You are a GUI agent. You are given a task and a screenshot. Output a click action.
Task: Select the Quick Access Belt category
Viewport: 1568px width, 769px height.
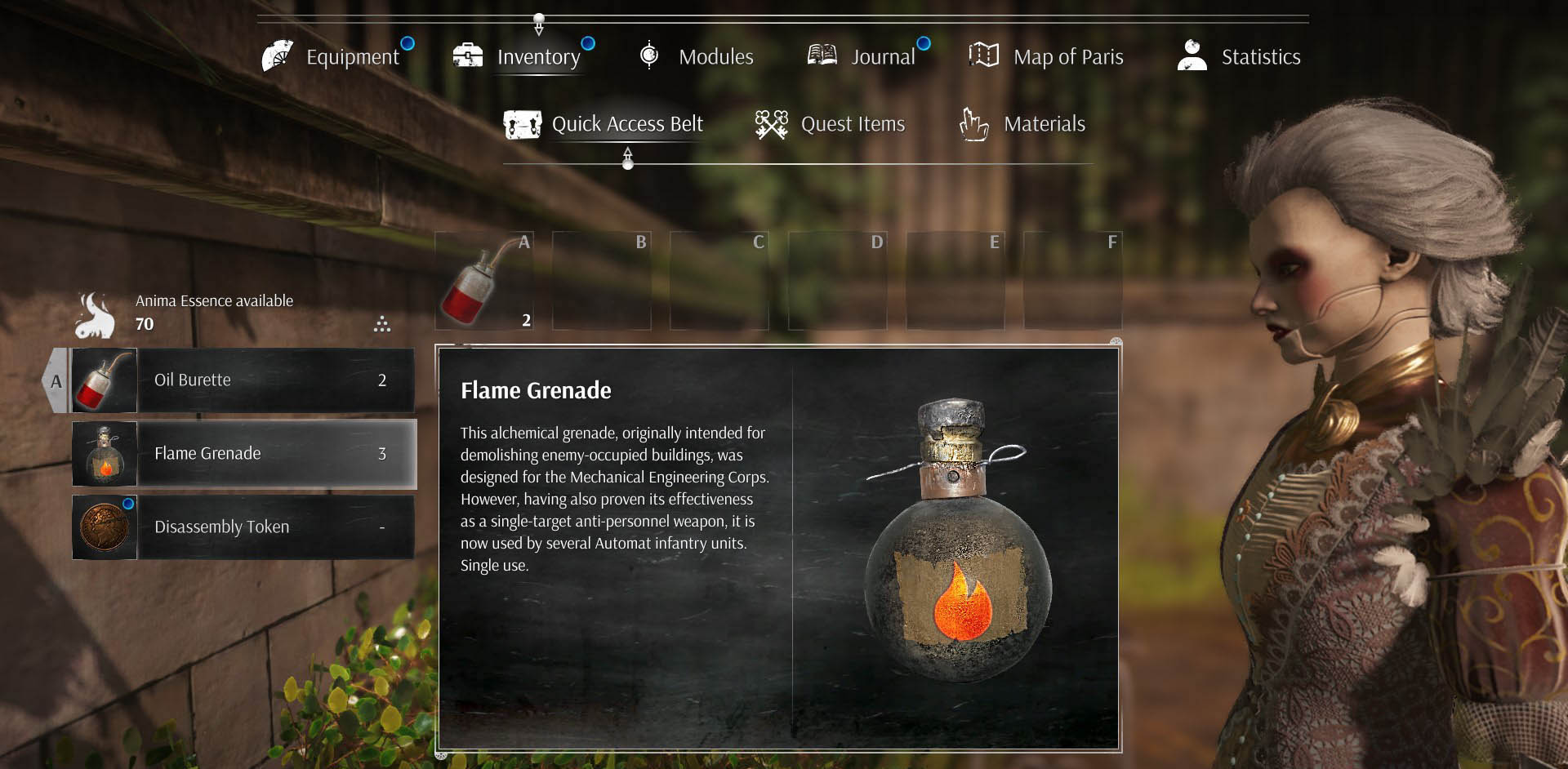(x=604, y=124)
